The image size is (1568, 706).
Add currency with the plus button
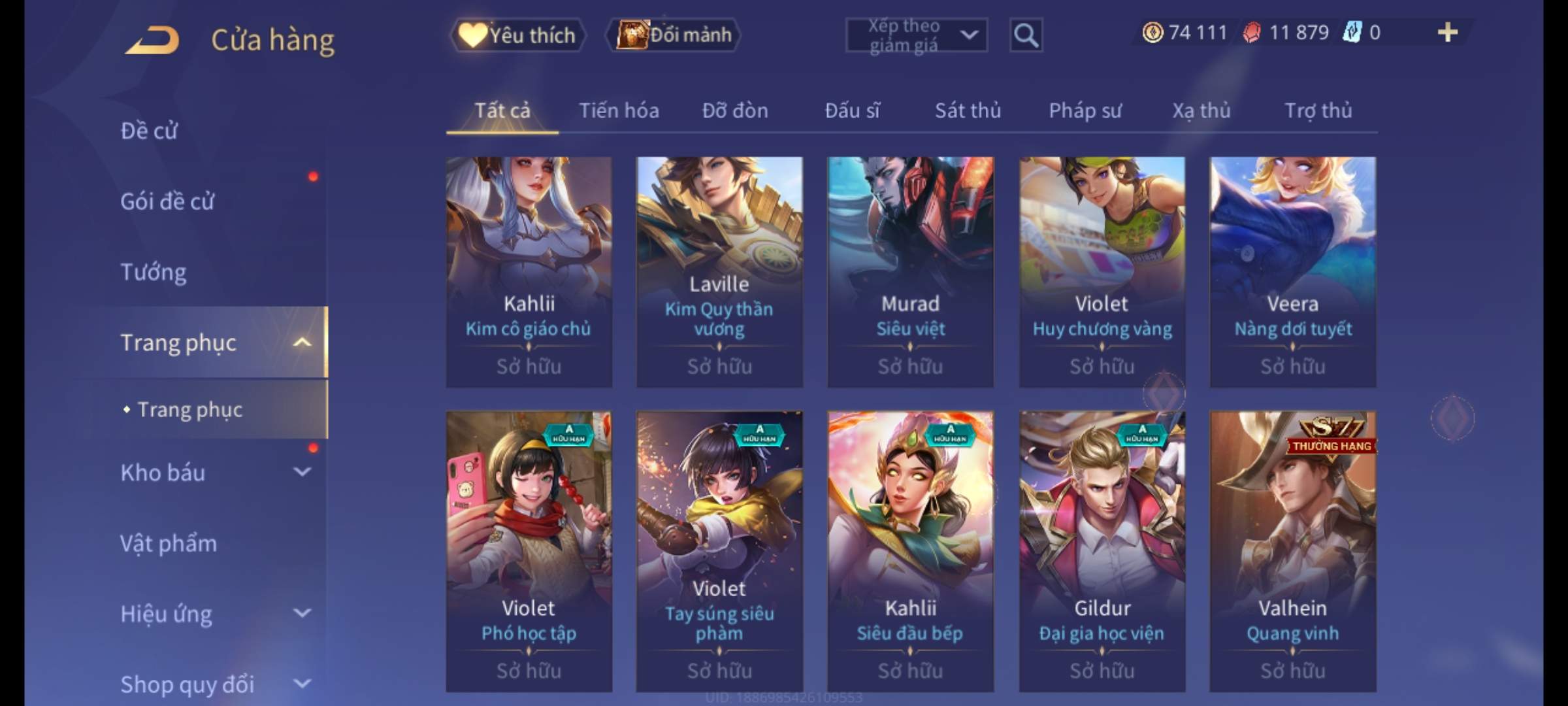coord(1447,33)
